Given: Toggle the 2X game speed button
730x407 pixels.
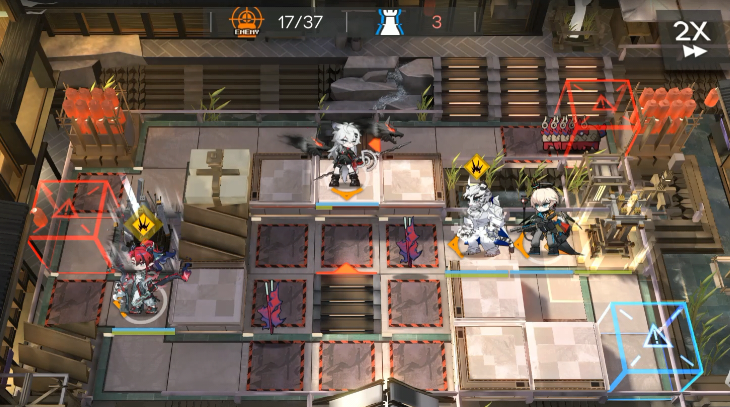Looking at the screenshot, I should click(x=690, y=37).
